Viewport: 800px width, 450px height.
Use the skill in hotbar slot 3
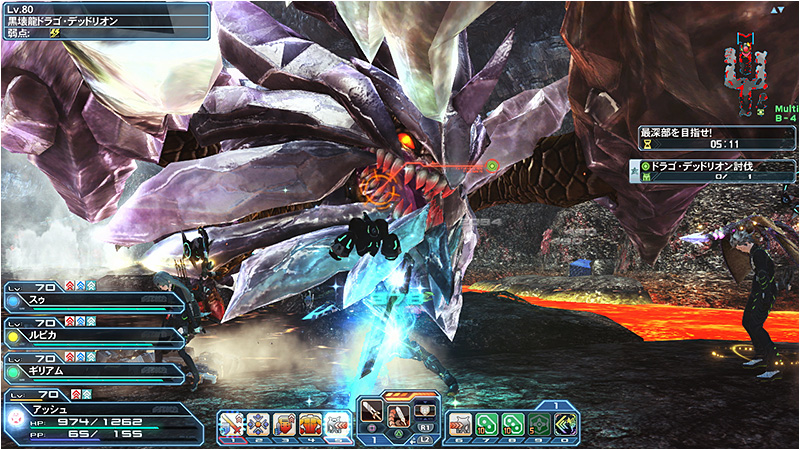285,425
